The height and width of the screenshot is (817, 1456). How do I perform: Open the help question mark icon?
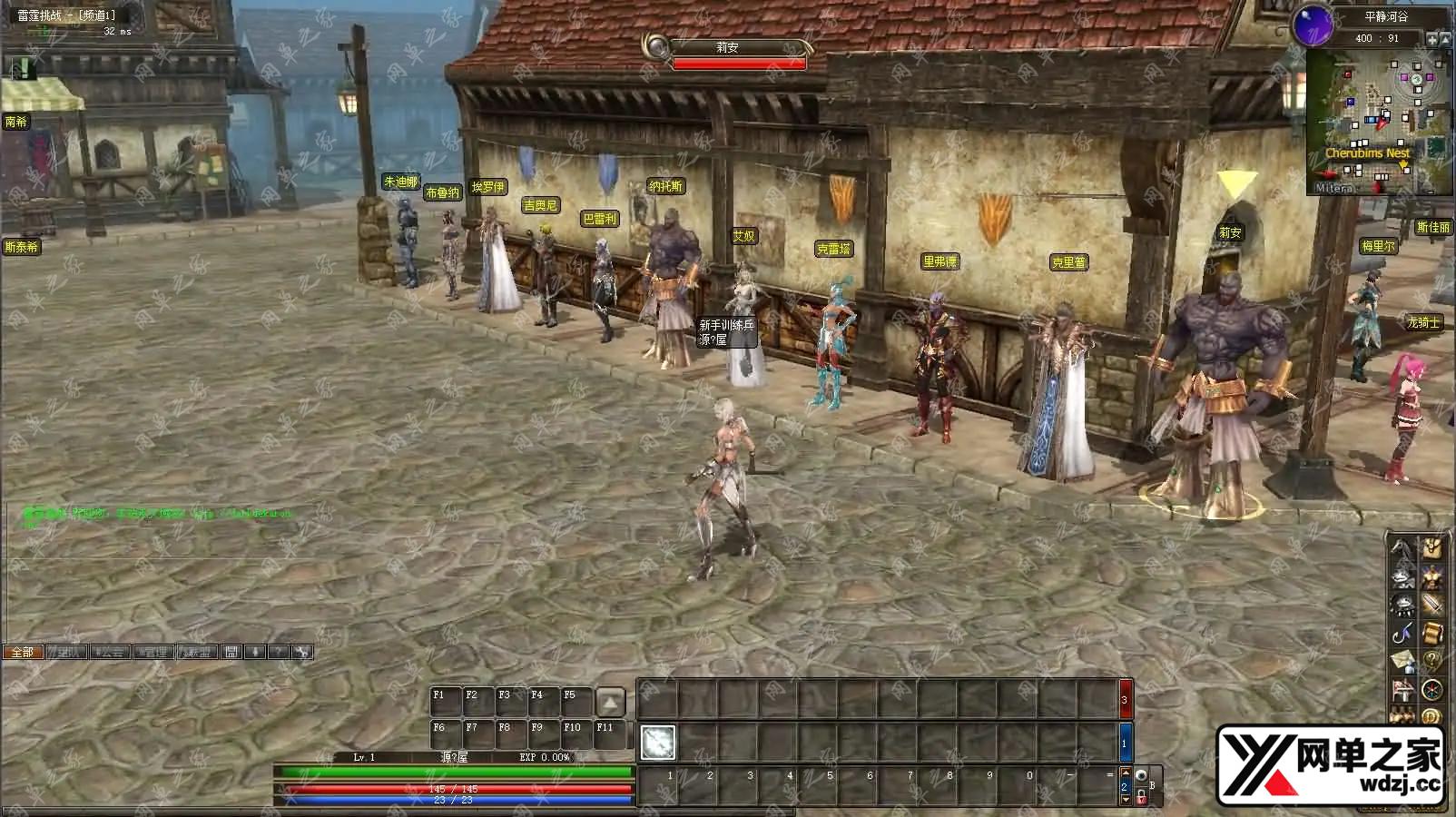click(x=1431, y=661)
